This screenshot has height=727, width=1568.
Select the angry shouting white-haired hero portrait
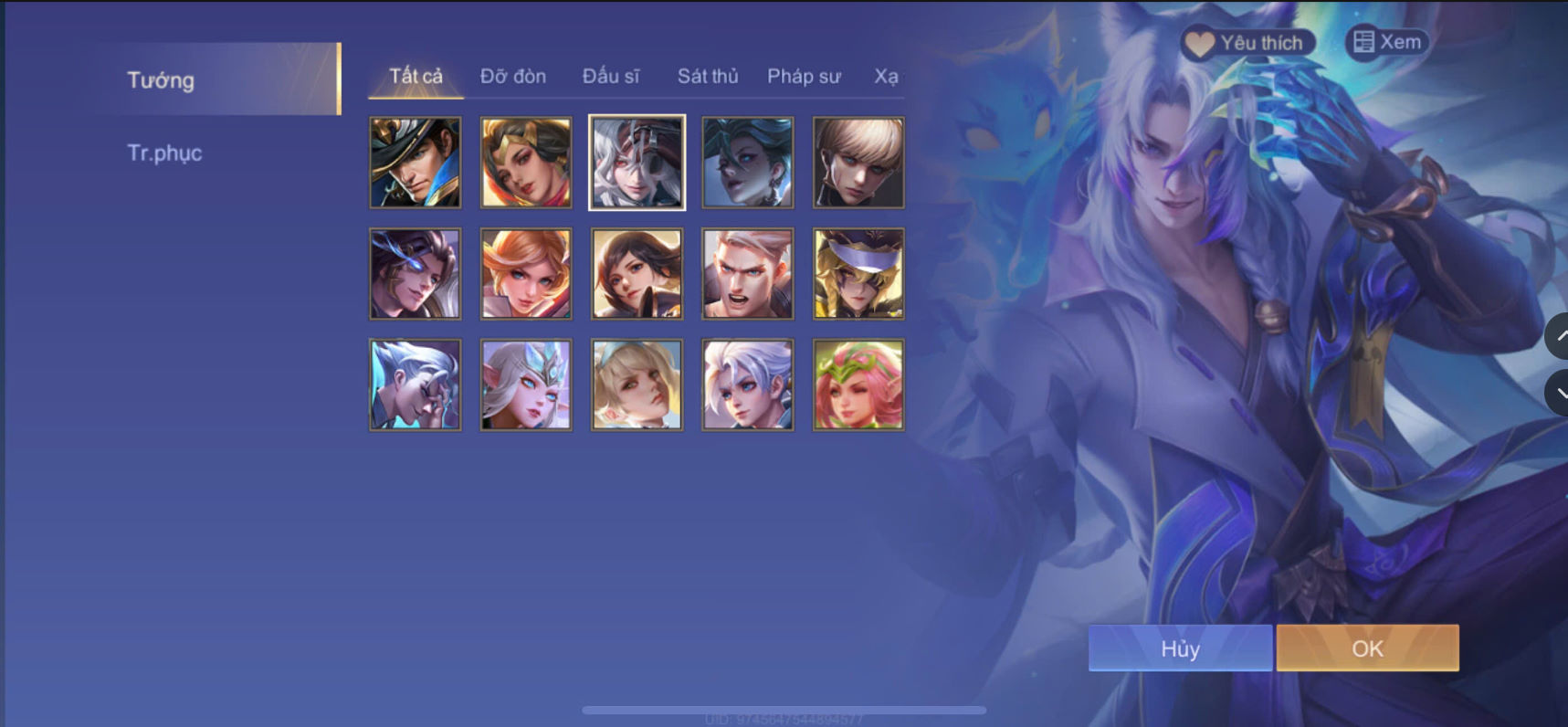(747, 273)
